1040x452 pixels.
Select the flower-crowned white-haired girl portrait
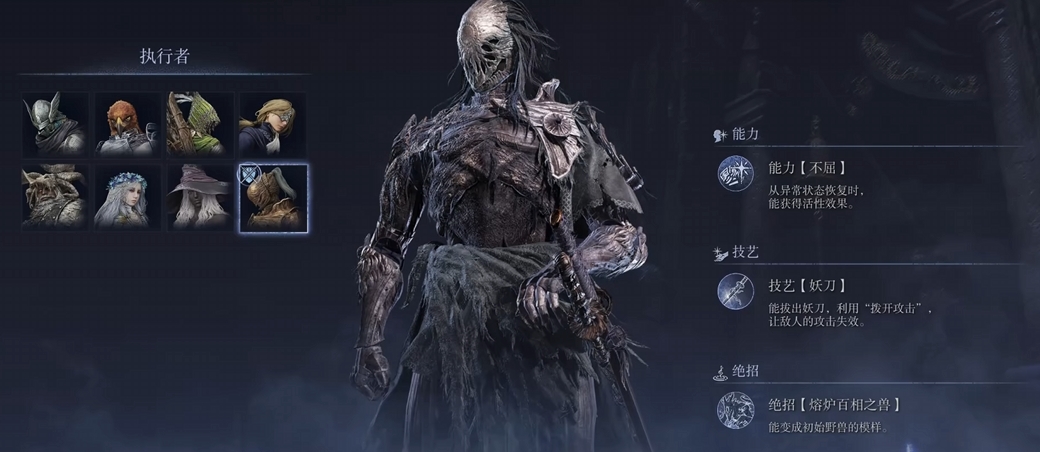click(x=128, y=197)
